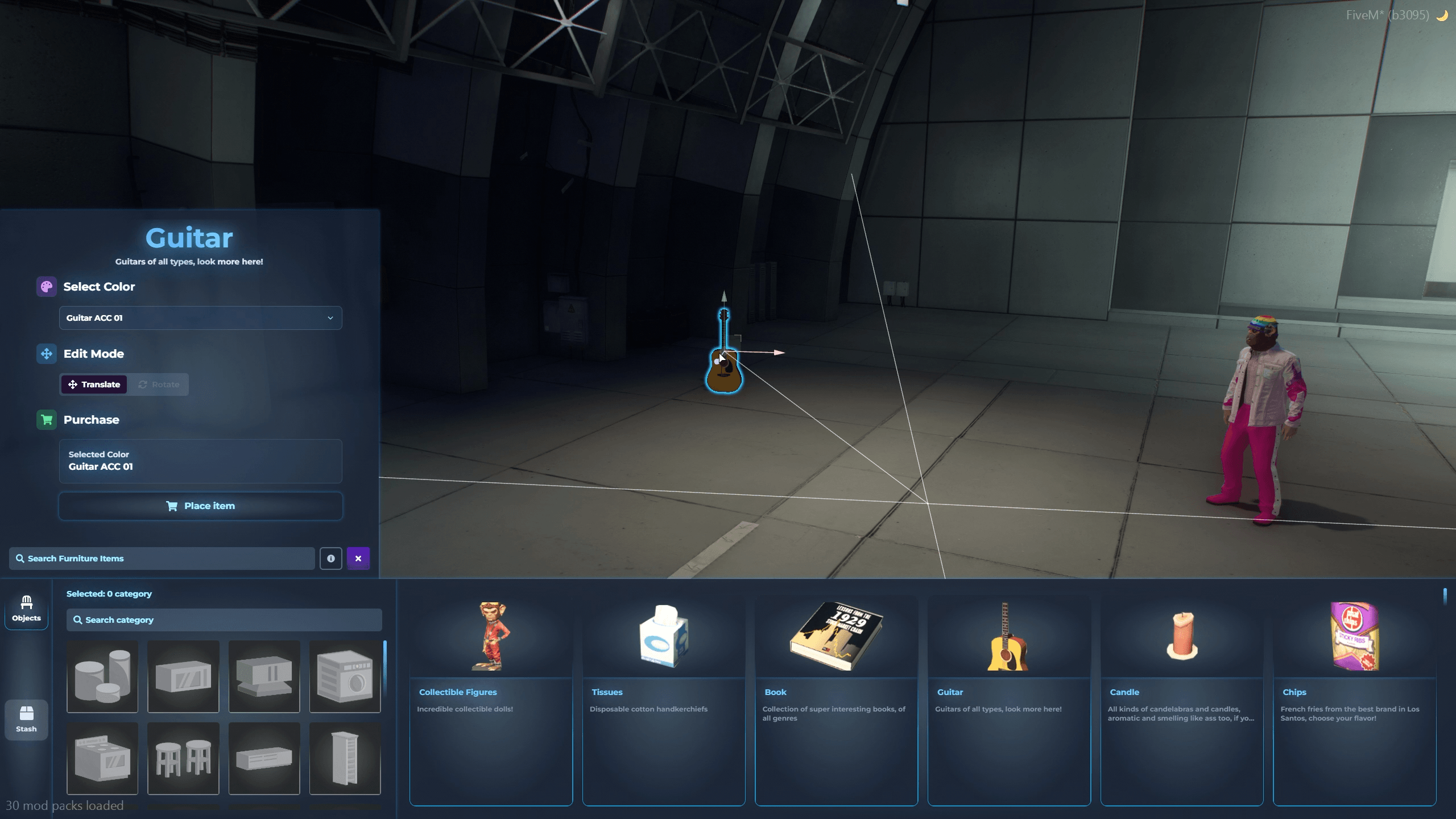Click the cart icon on Place item button

click(172, 506)
